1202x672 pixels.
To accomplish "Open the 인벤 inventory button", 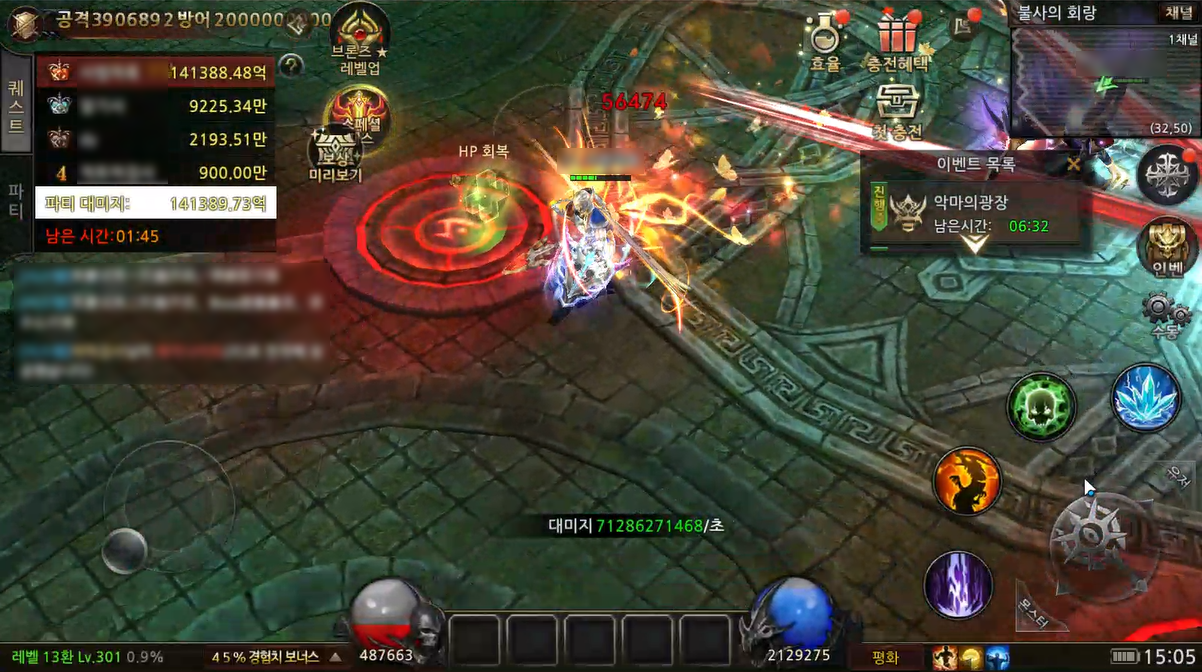I will (1168, 246).
